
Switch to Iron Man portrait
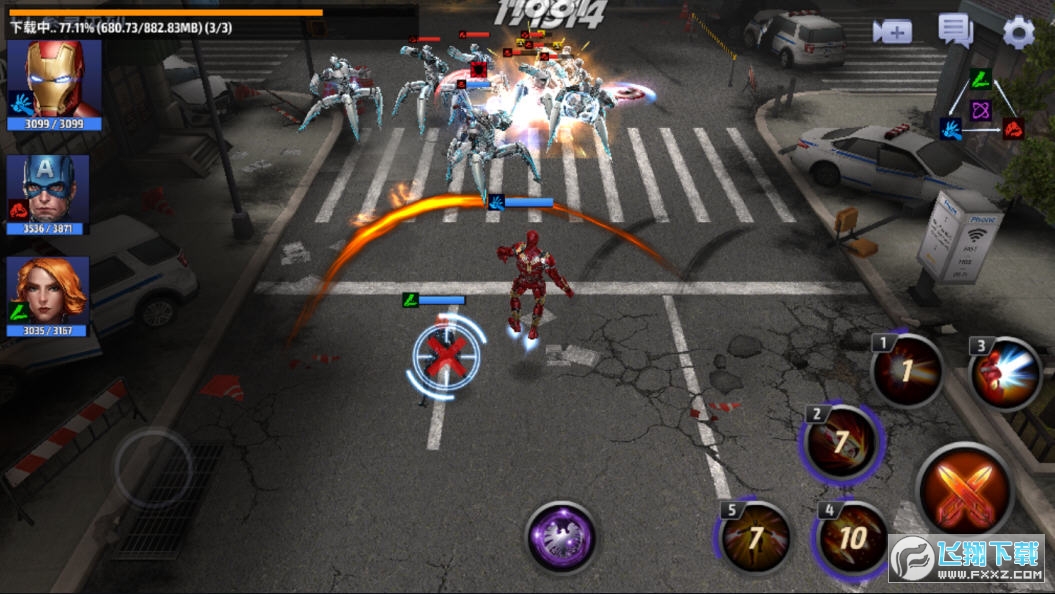pyautogui.click(x=54, y=80)
